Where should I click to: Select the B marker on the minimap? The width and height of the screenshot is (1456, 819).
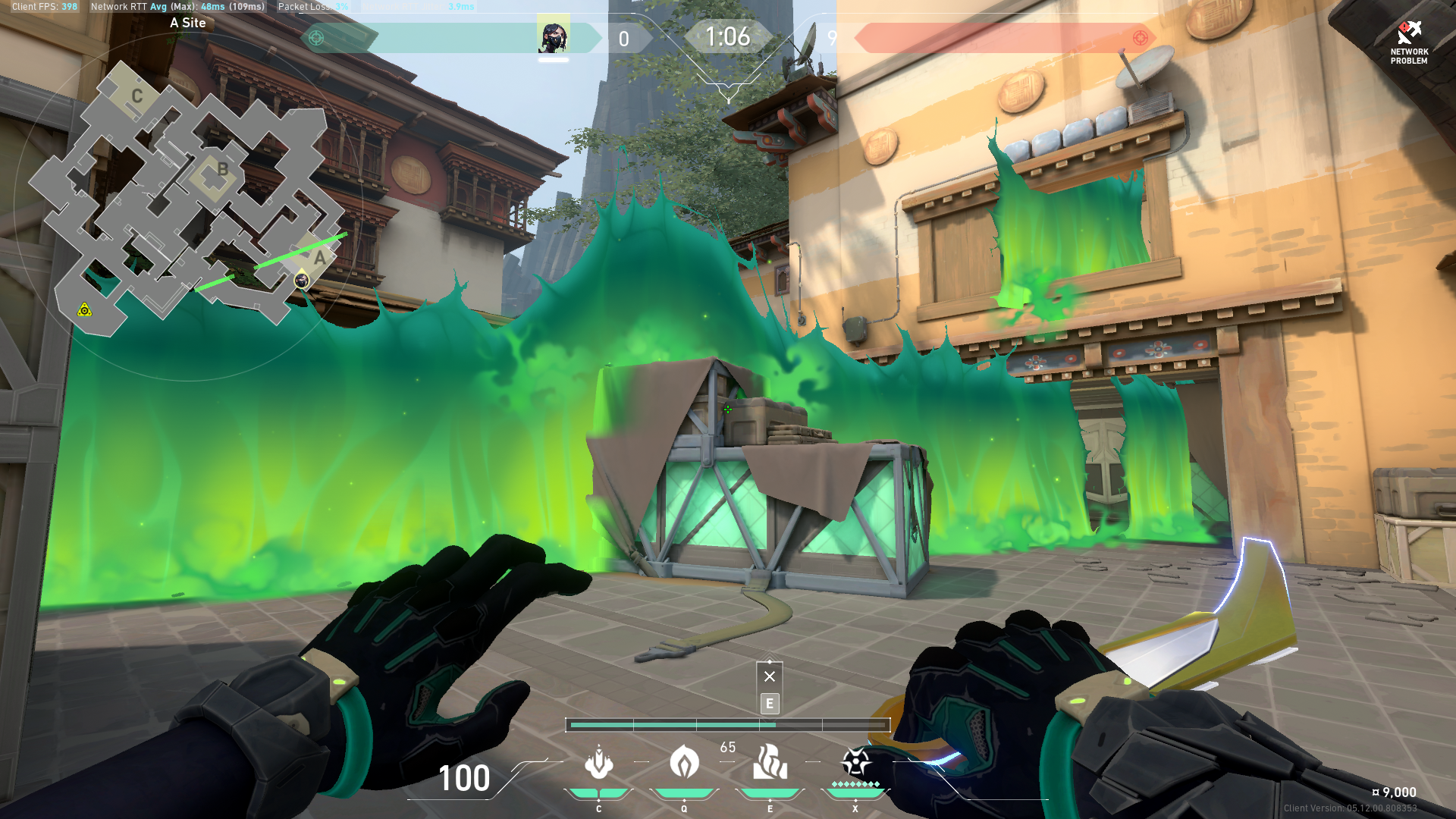pos(222,170)
